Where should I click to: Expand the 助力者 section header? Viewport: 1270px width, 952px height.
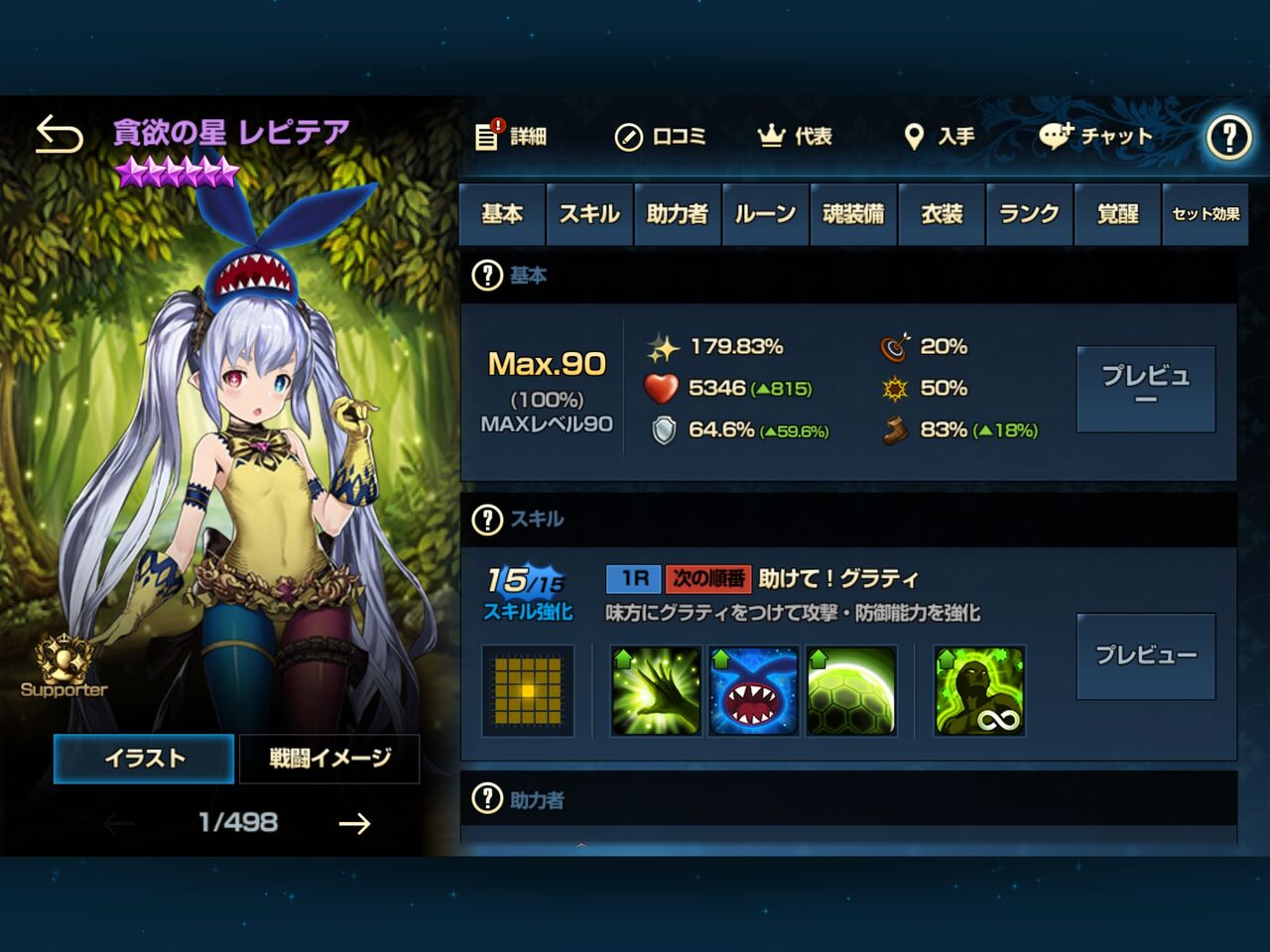tap(487, 799)
